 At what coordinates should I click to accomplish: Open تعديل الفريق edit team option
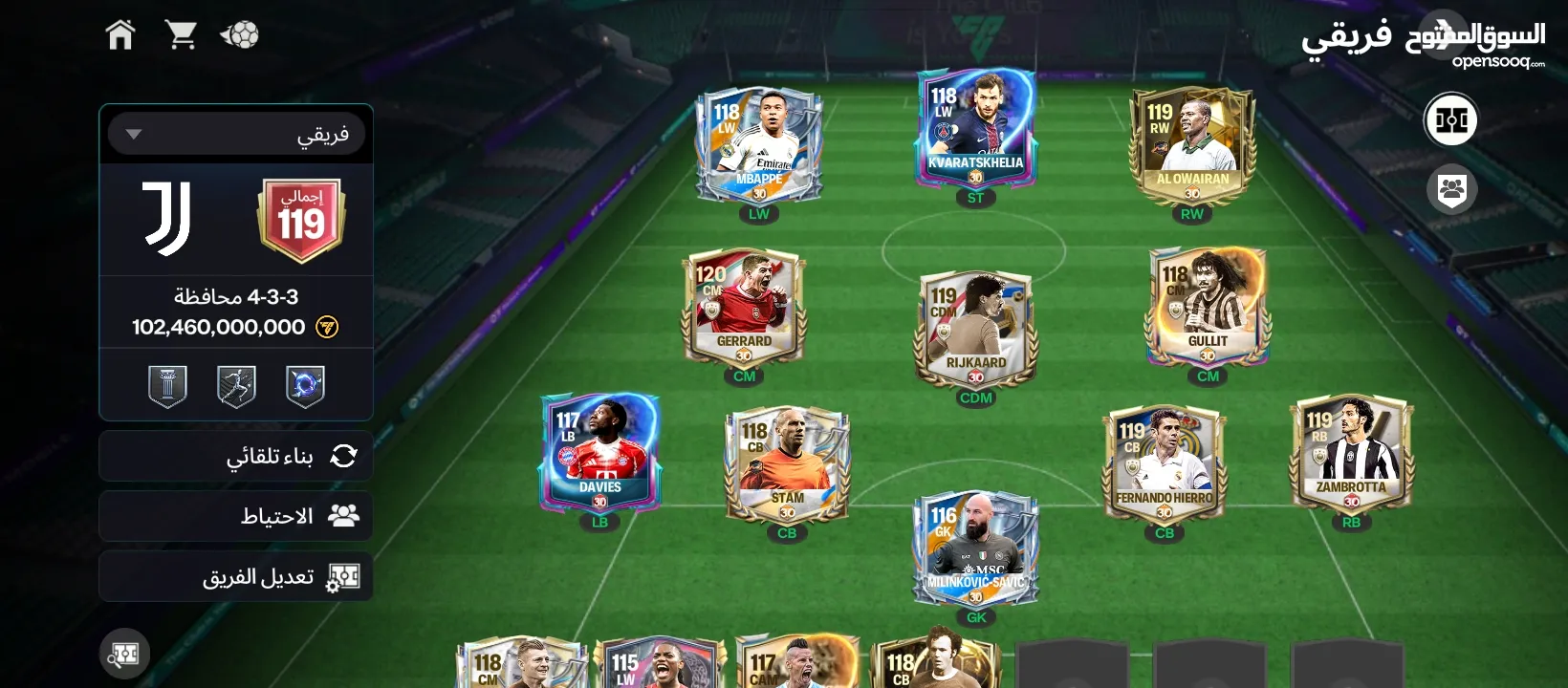coord(236,576)
